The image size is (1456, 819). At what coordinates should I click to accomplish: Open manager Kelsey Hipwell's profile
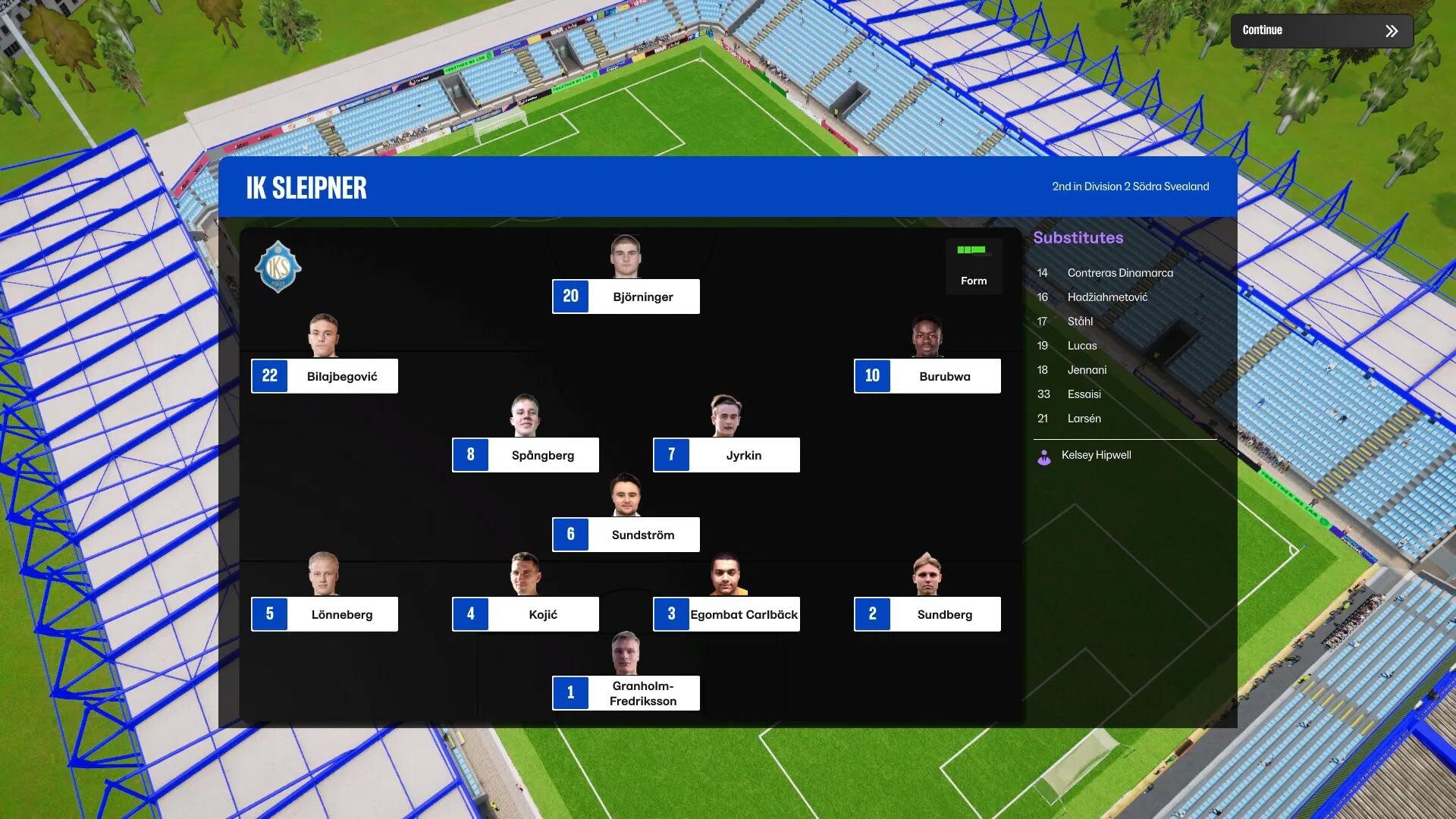pyautogui.click(x=1096, y=455)
